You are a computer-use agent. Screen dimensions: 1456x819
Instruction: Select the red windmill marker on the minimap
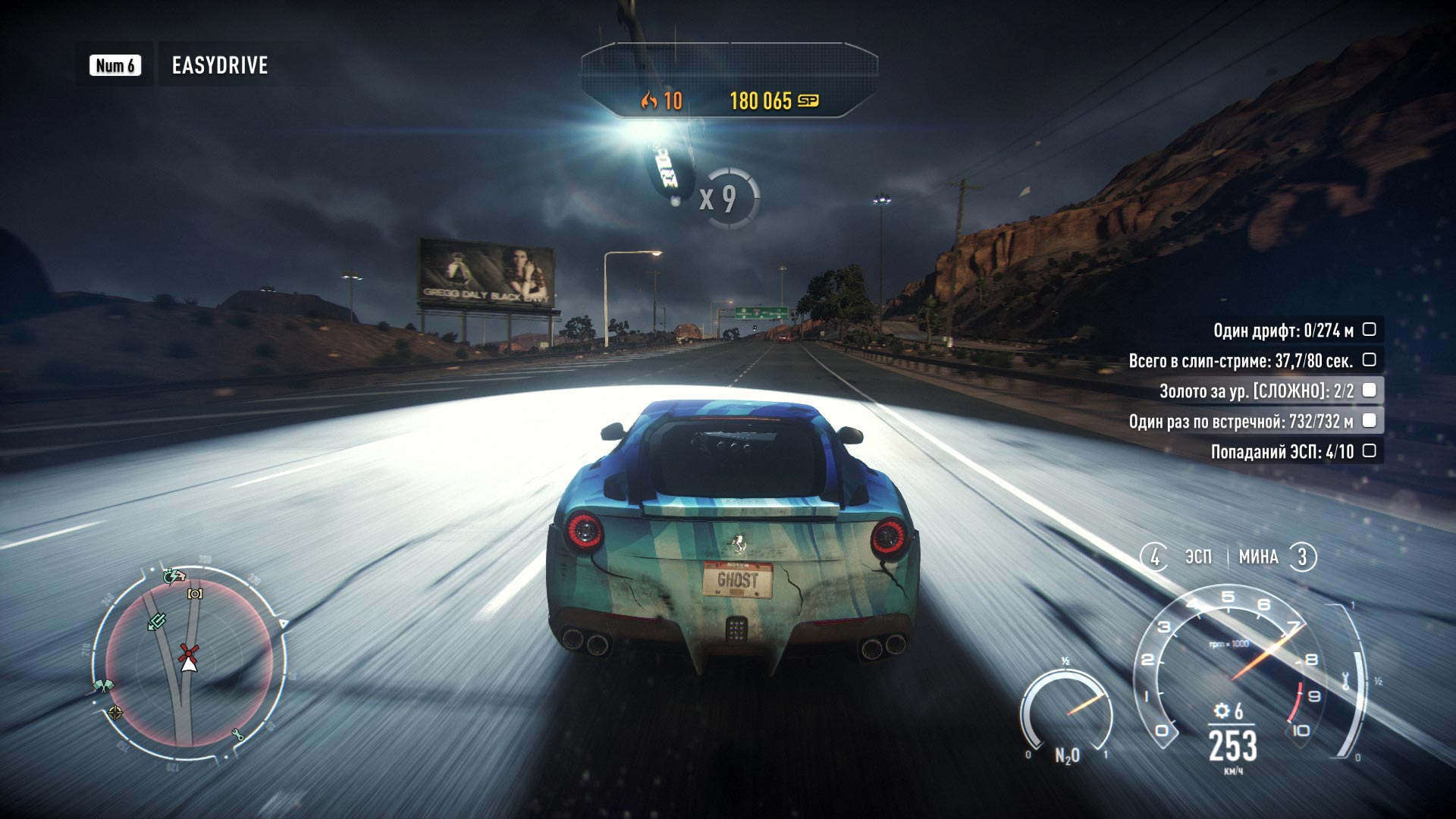188,652
